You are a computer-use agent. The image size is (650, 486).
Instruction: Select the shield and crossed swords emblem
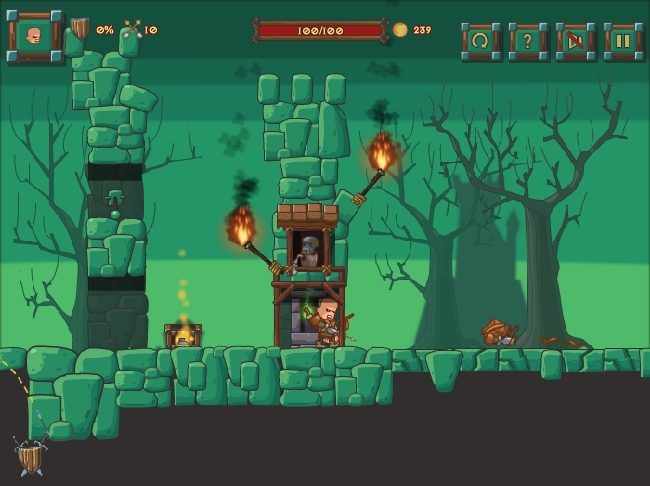coord(32,457)
